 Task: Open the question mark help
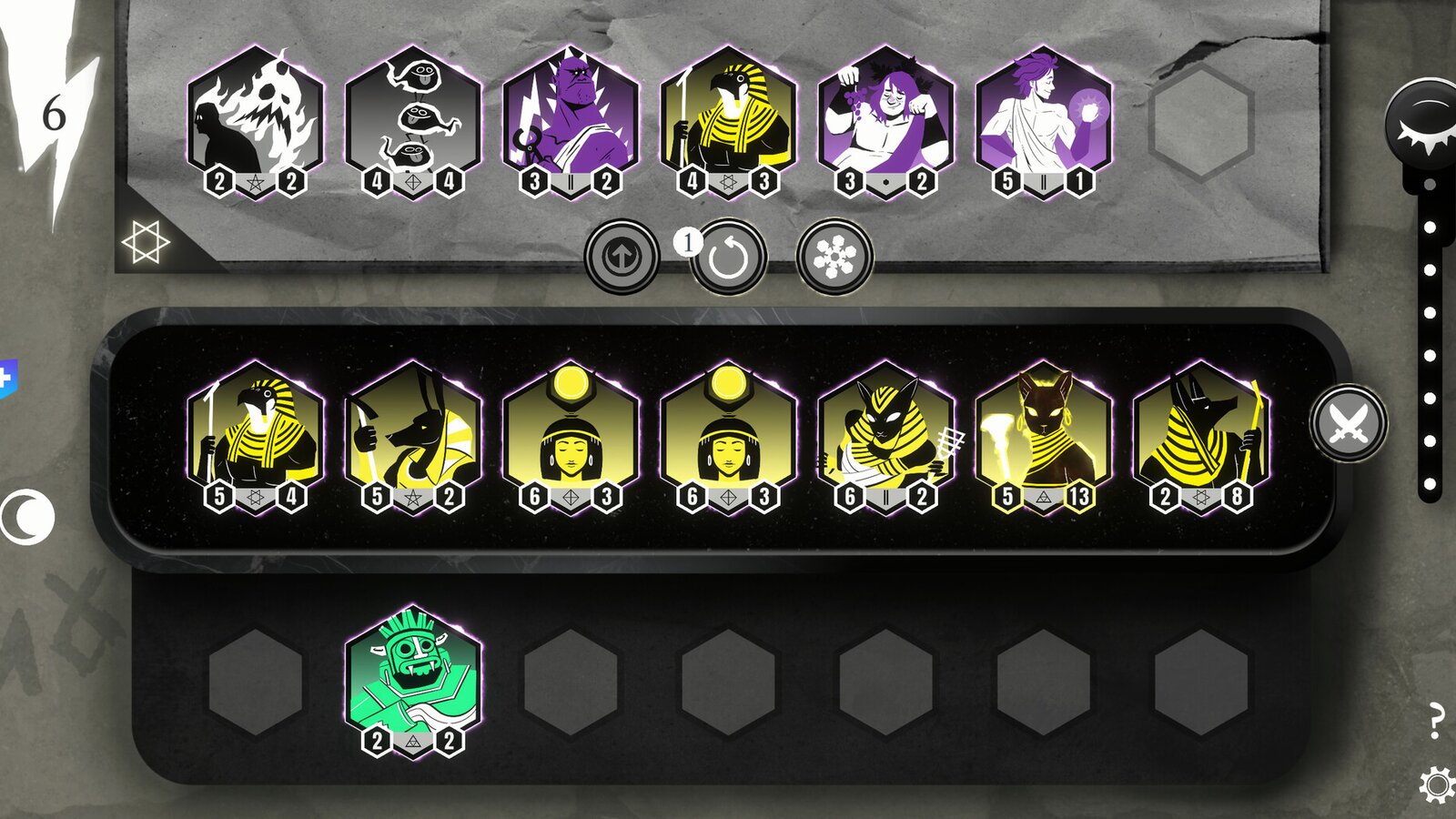pyautogui.click(x=1438, y=719)
